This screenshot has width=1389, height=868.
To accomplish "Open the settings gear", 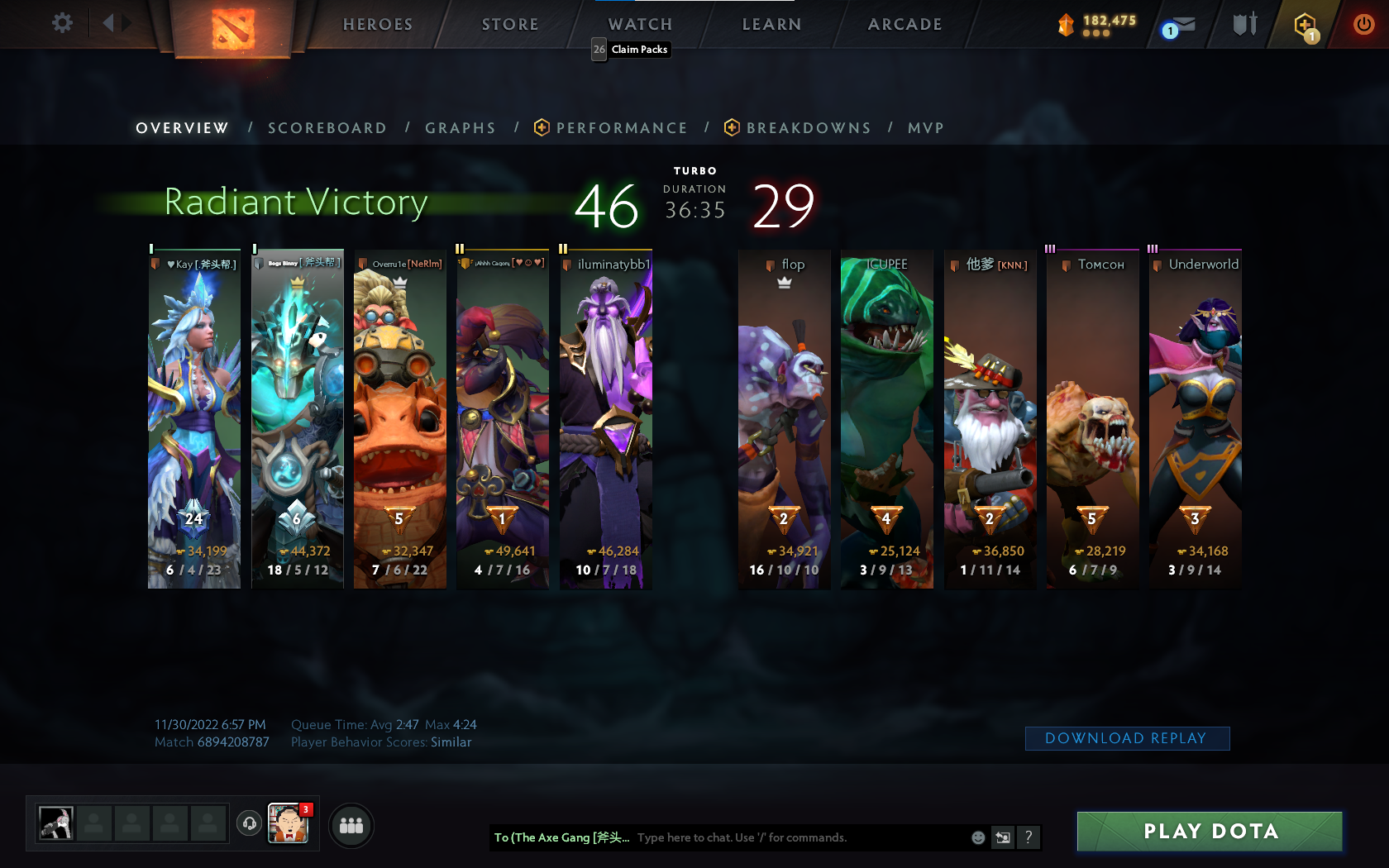I will coord(60,22).
